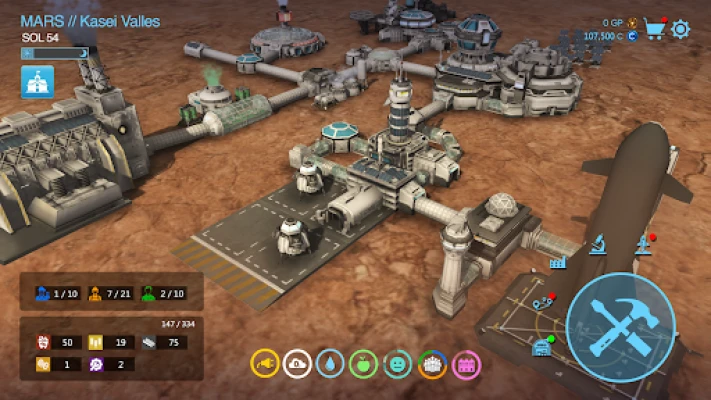Show the oxygen cloud status

[297, 363]
